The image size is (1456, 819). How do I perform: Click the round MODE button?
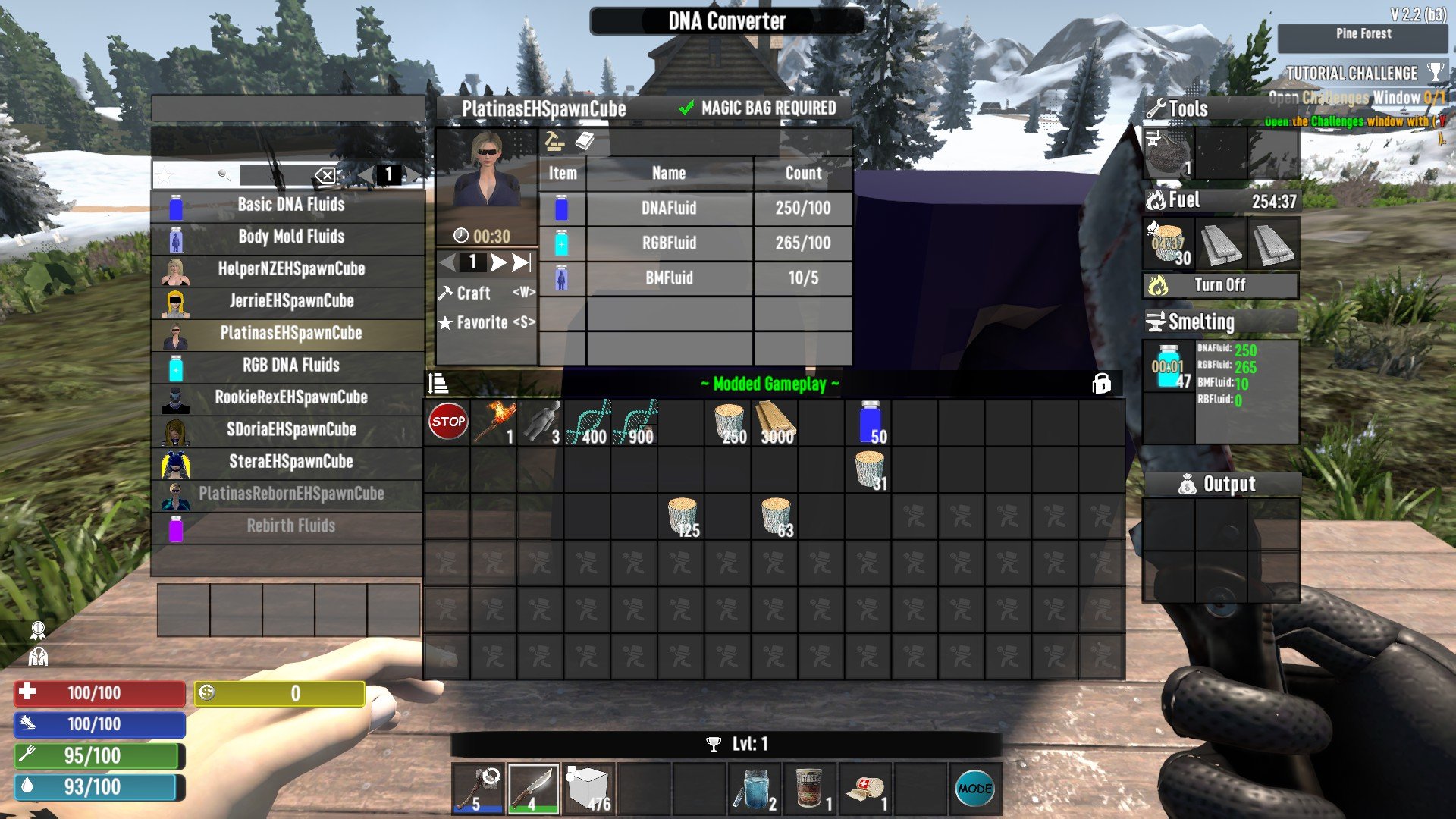tap(974, 789)
